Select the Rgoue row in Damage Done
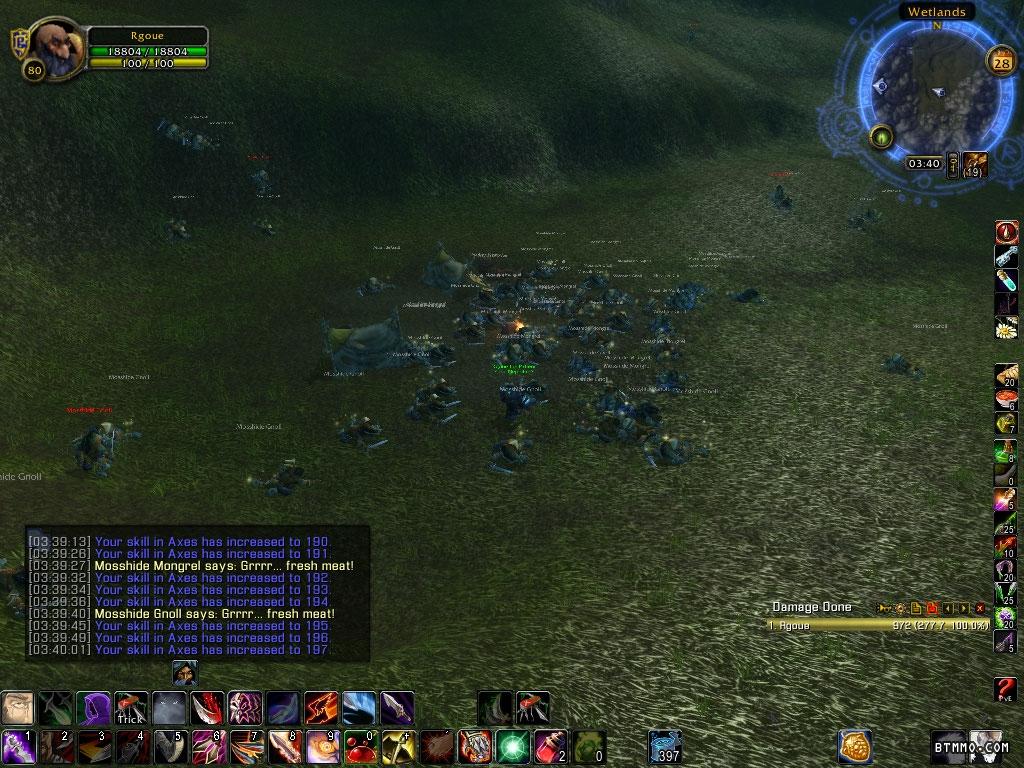Screen dimensions: 1024x768 [x=878, y=625]
